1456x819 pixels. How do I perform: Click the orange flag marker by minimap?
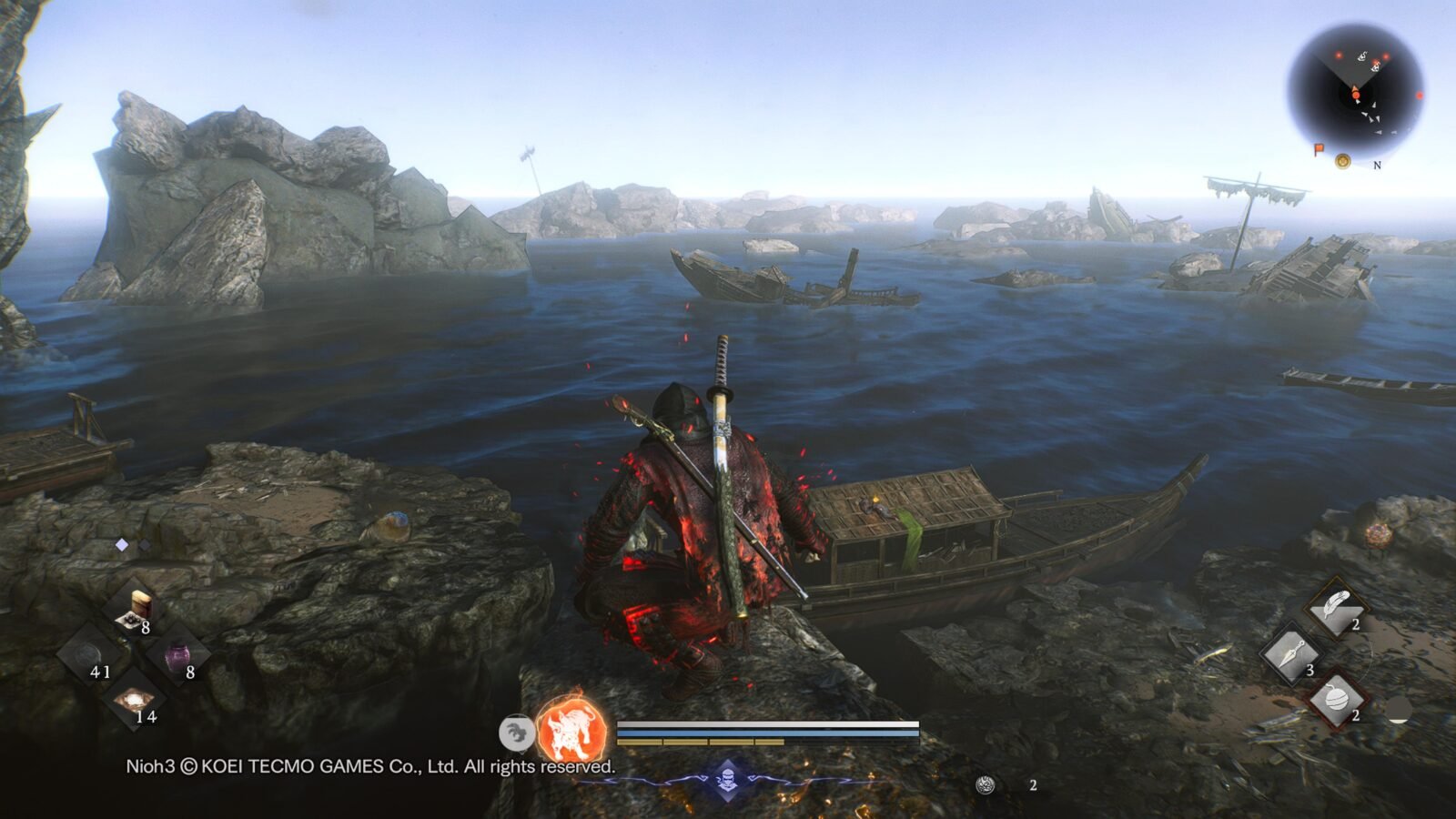(x=1319, y=149)
